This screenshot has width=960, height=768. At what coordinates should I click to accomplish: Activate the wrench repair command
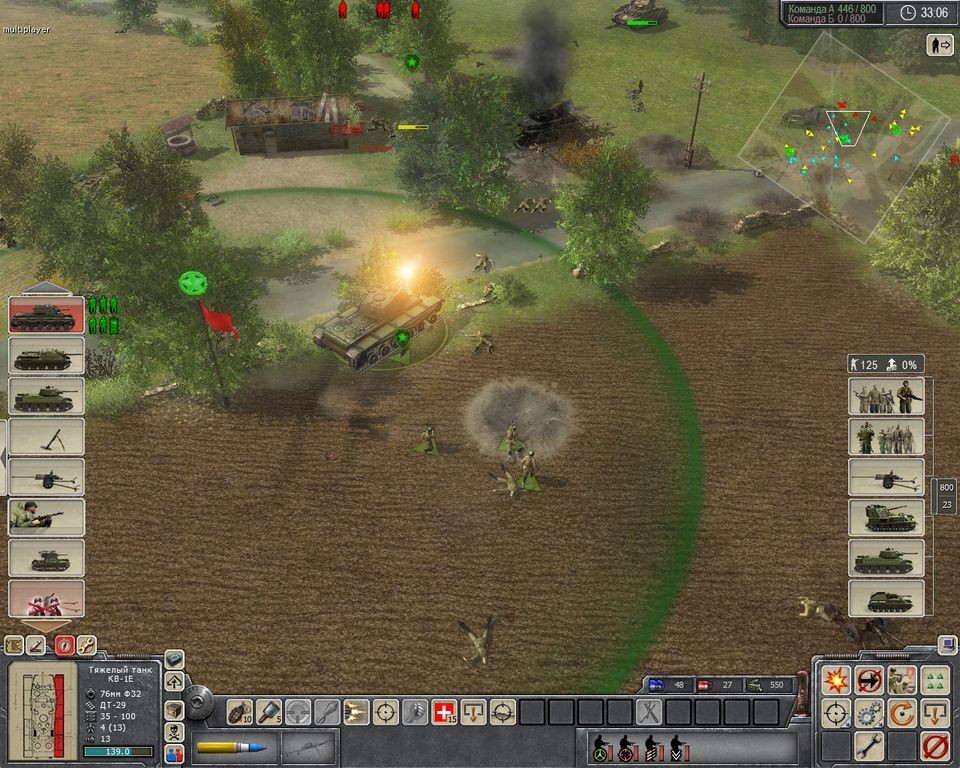tap(869, 746)
